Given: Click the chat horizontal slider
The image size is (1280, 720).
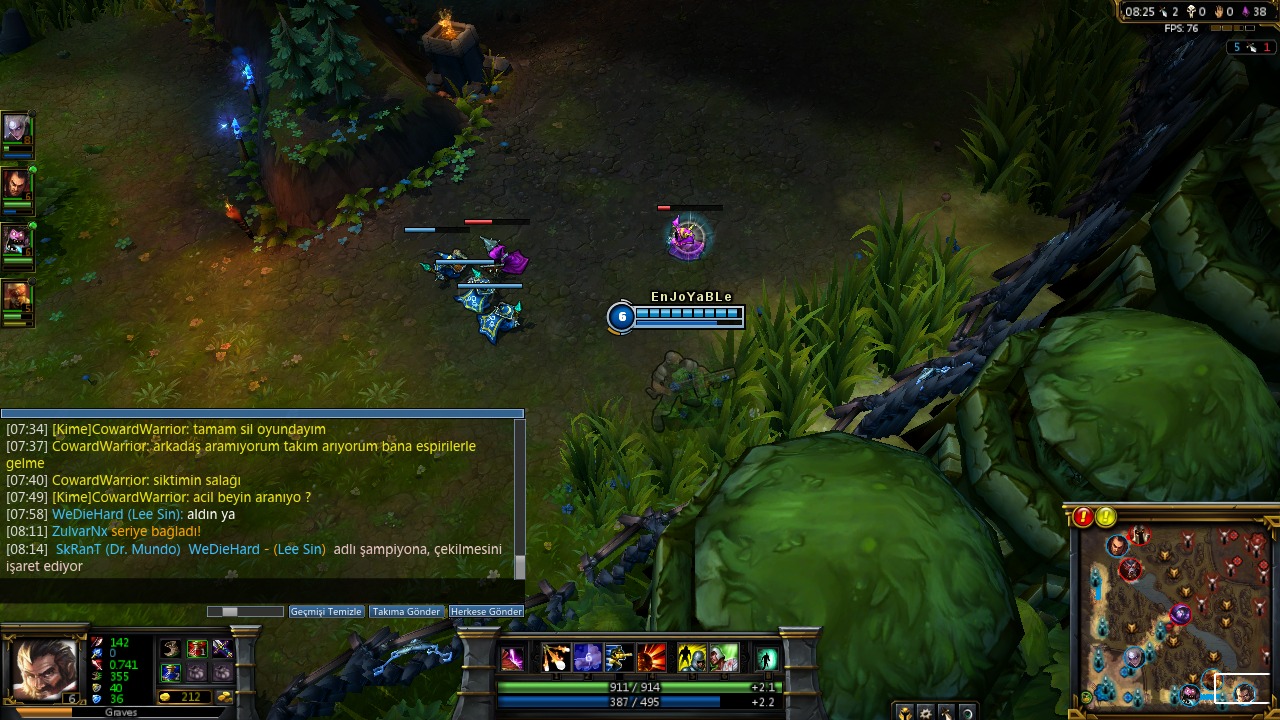Looking at the screenshot, I should (231, 611).
